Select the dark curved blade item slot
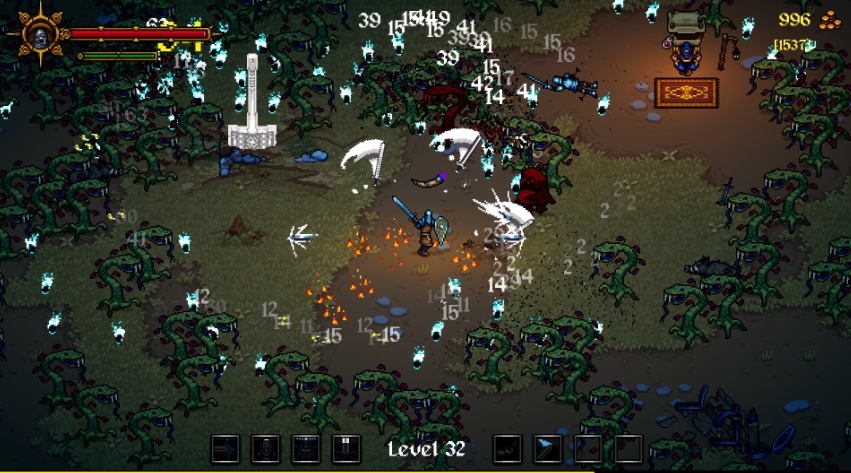Viewport: 851px width, 473px height. (x=508, y=449)
